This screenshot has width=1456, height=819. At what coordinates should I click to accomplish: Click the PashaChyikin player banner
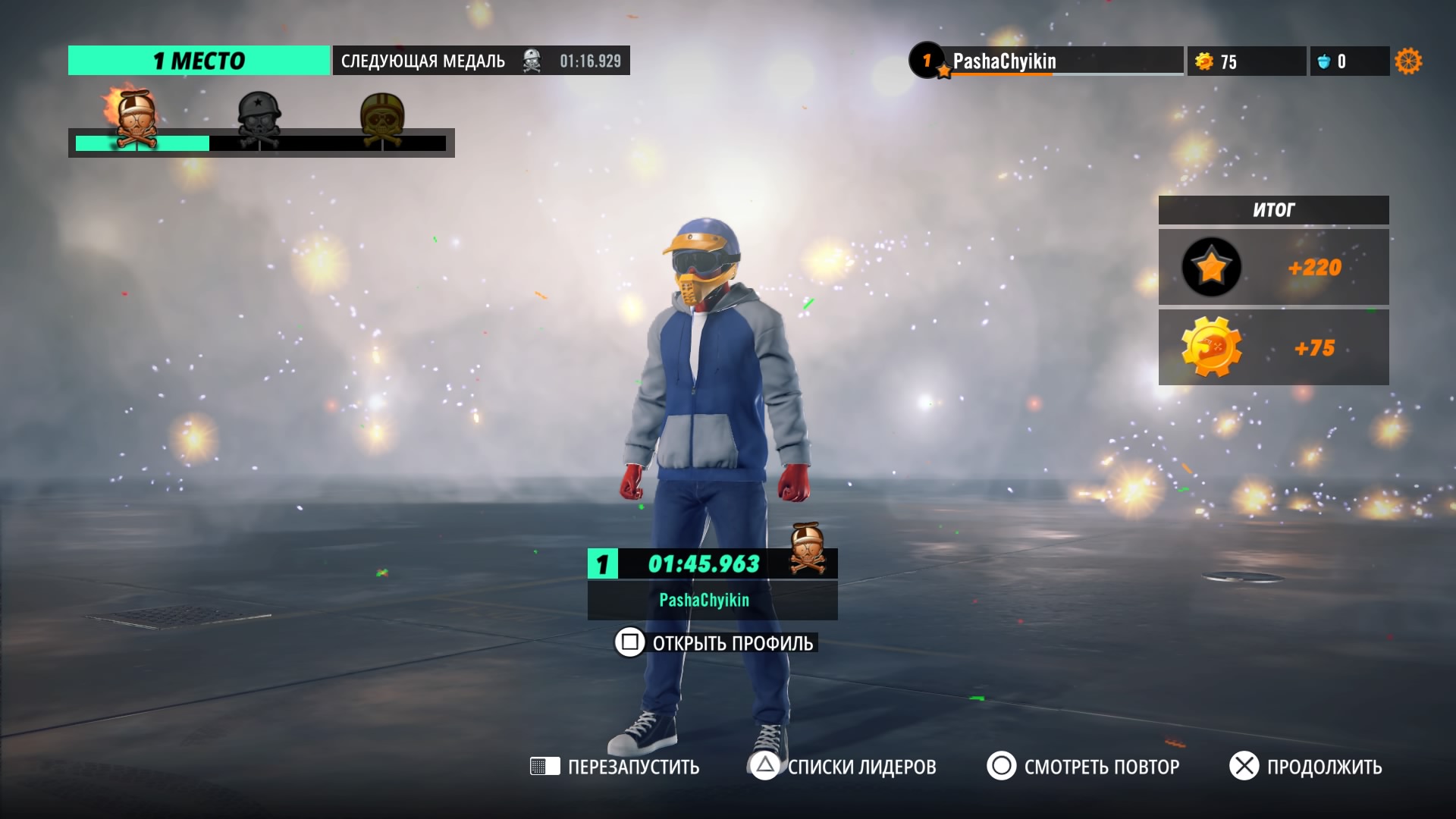point(1046,61)
